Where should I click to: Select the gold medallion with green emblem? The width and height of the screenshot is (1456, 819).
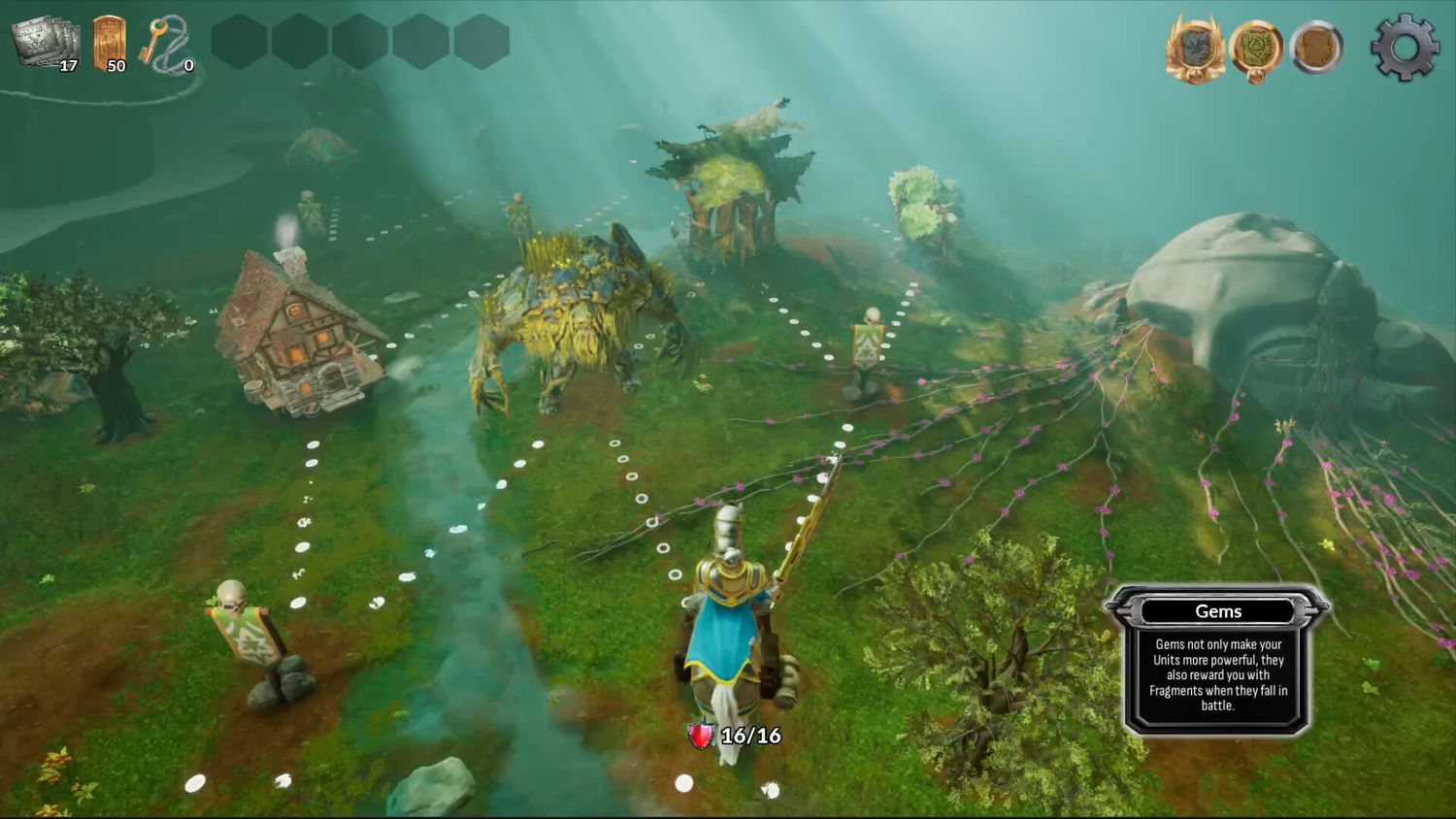(1256, 48)
